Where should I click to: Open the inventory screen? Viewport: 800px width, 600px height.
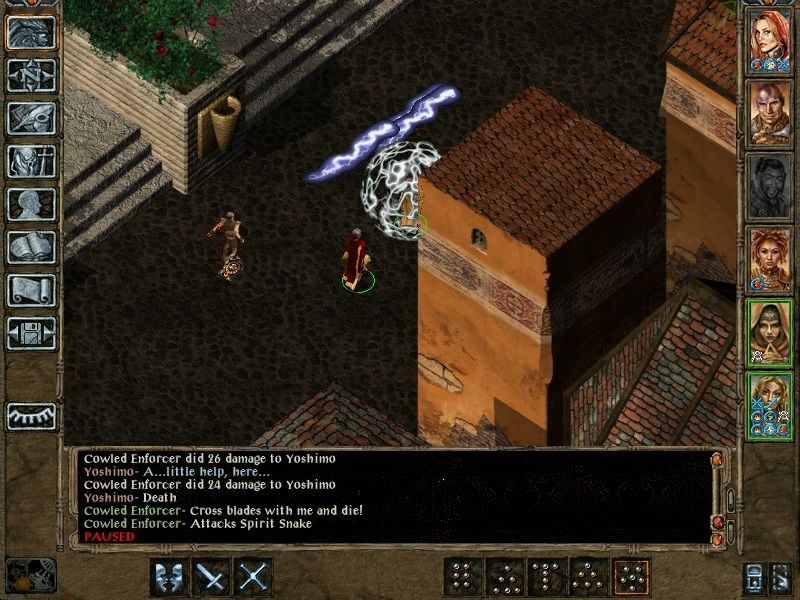[31, 161]
